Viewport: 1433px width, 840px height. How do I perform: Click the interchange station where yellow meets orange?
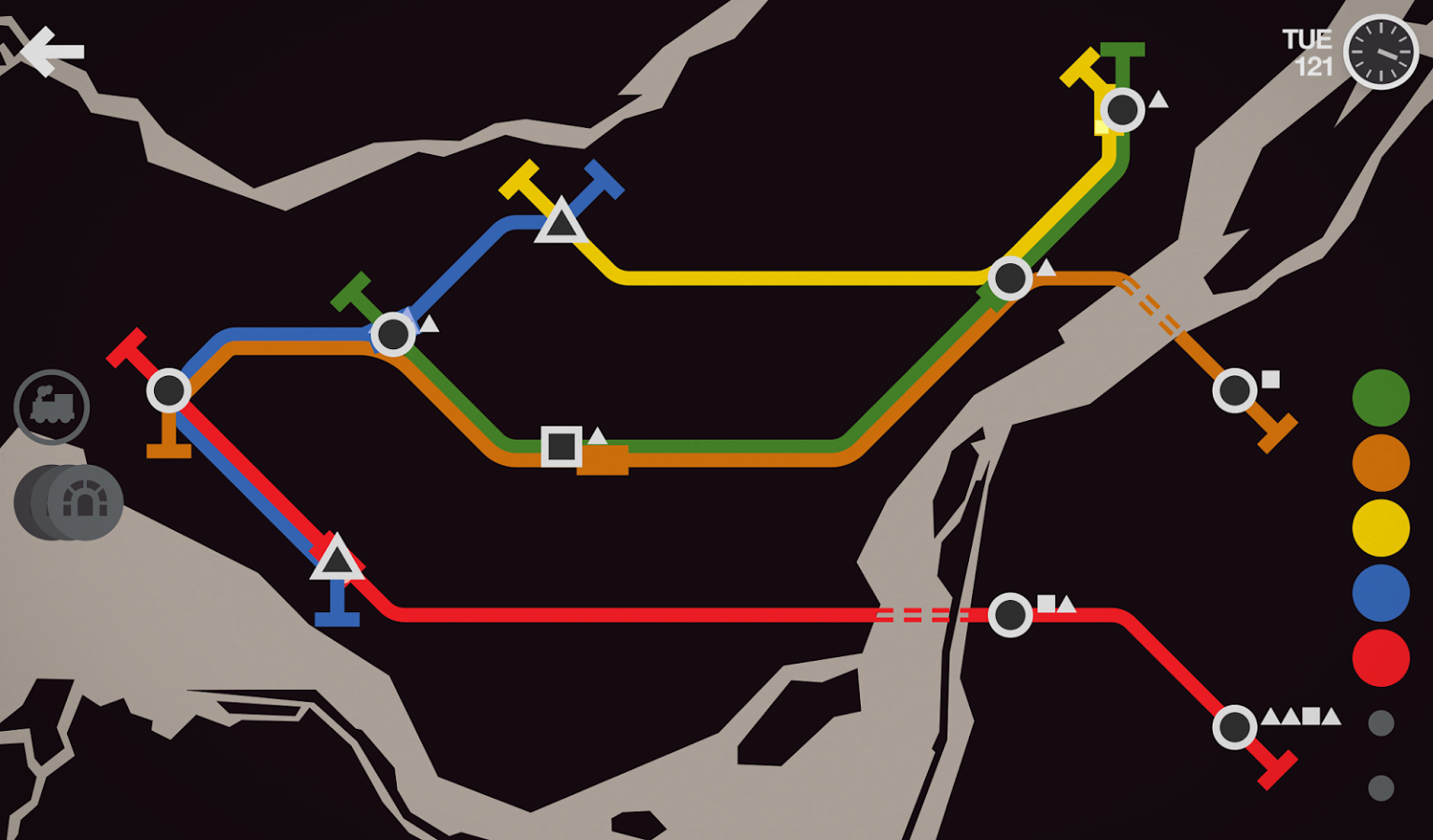[x=1011, y=277]
